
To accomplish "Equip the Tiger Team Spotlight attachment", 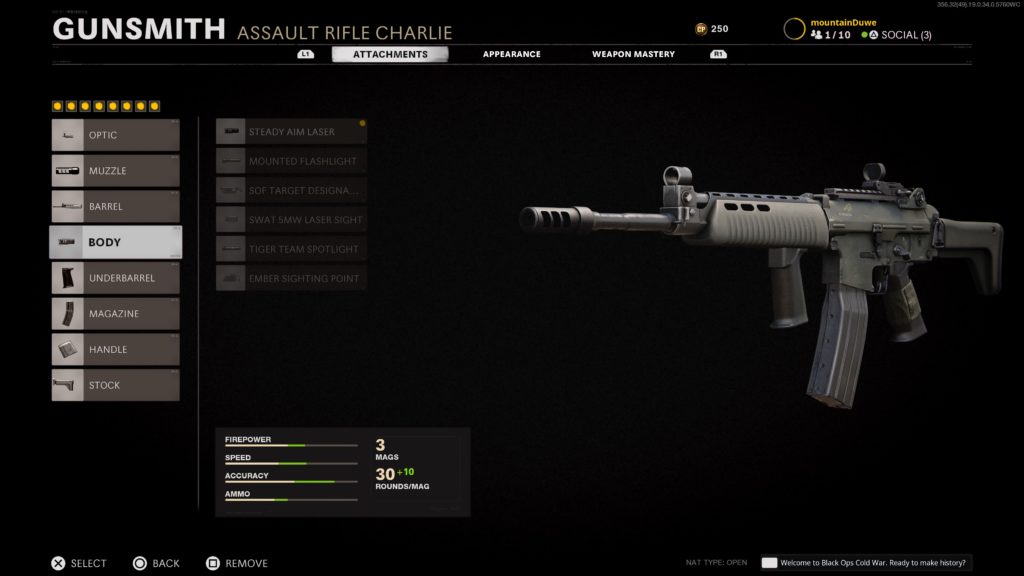I will pos(291,249).
